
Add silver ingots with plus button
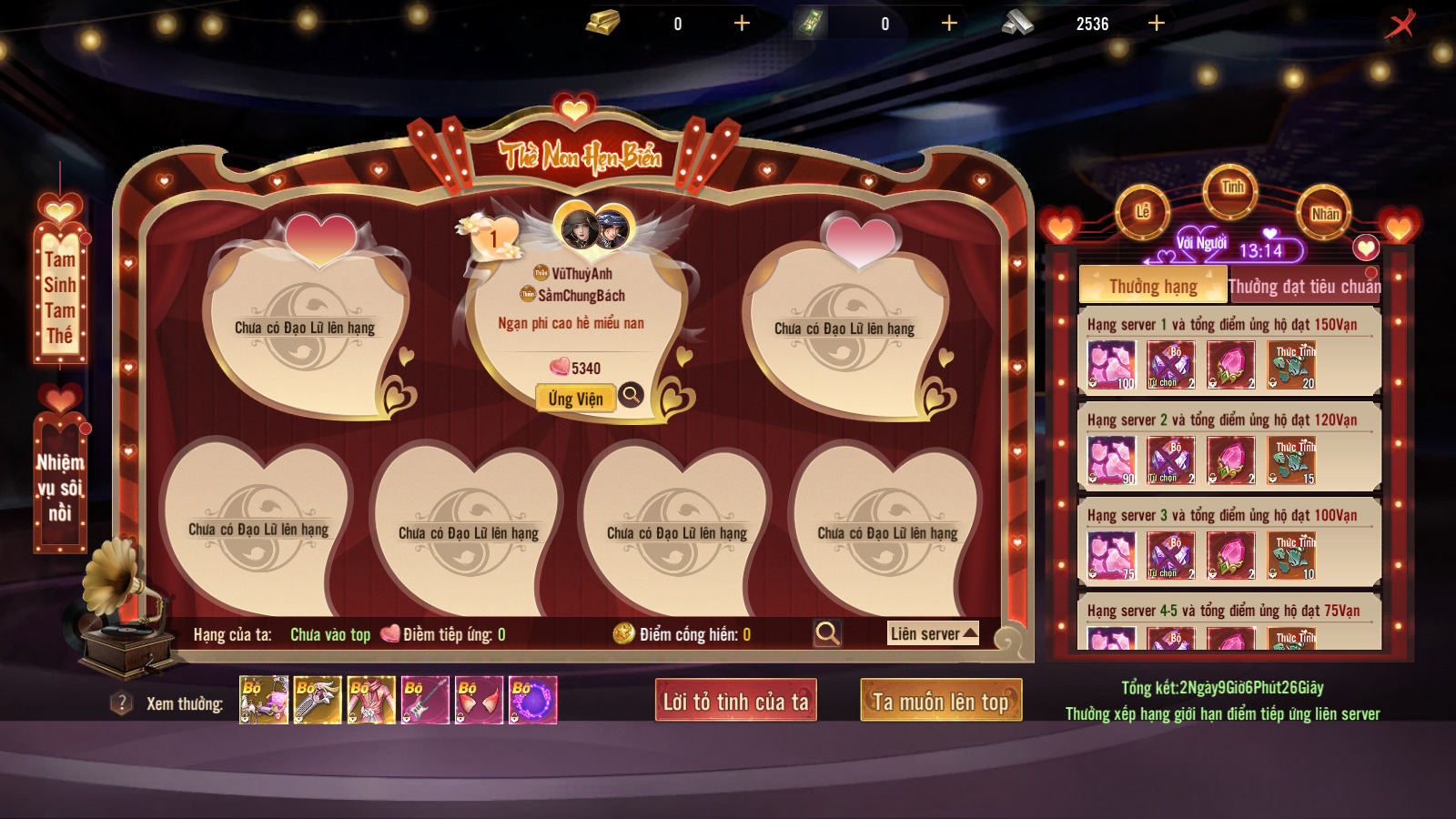1157,24
